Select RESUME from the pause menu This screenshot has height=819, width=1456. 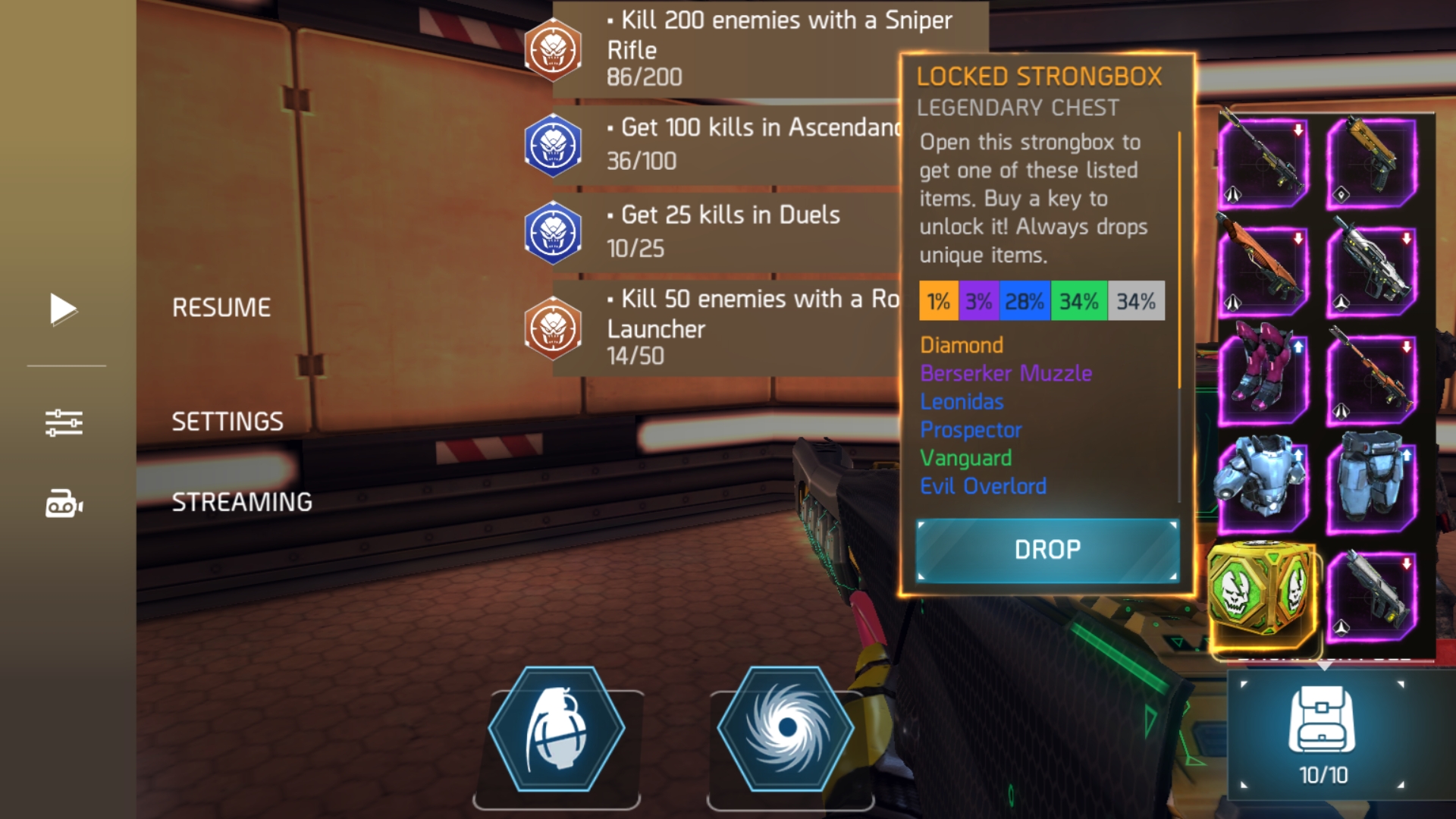coord(220,306)
